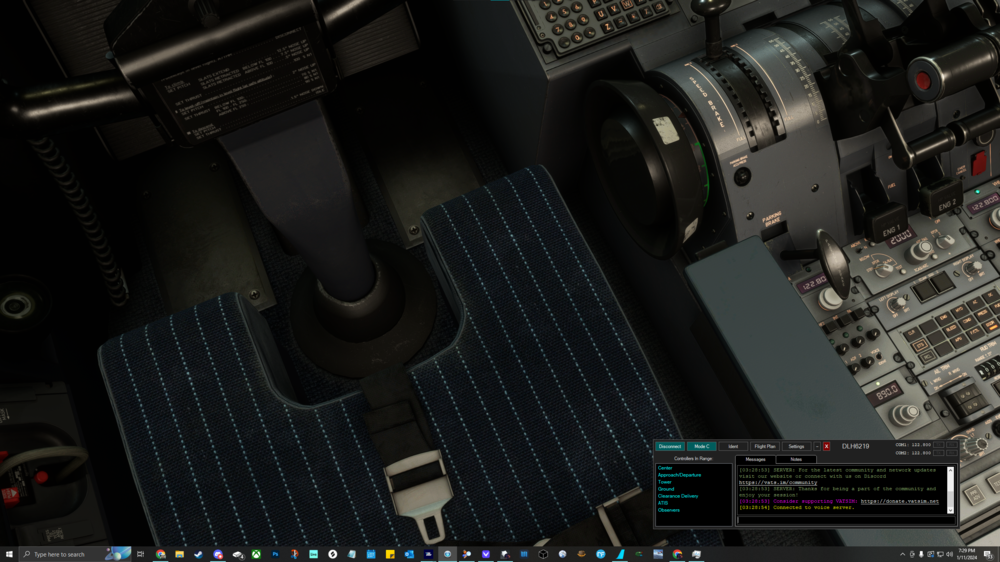Image resolution: width=1000 pixels, height=562 pixels.
Task: Select ATIS in the controllers list
Action: click(x=663, y=503)
